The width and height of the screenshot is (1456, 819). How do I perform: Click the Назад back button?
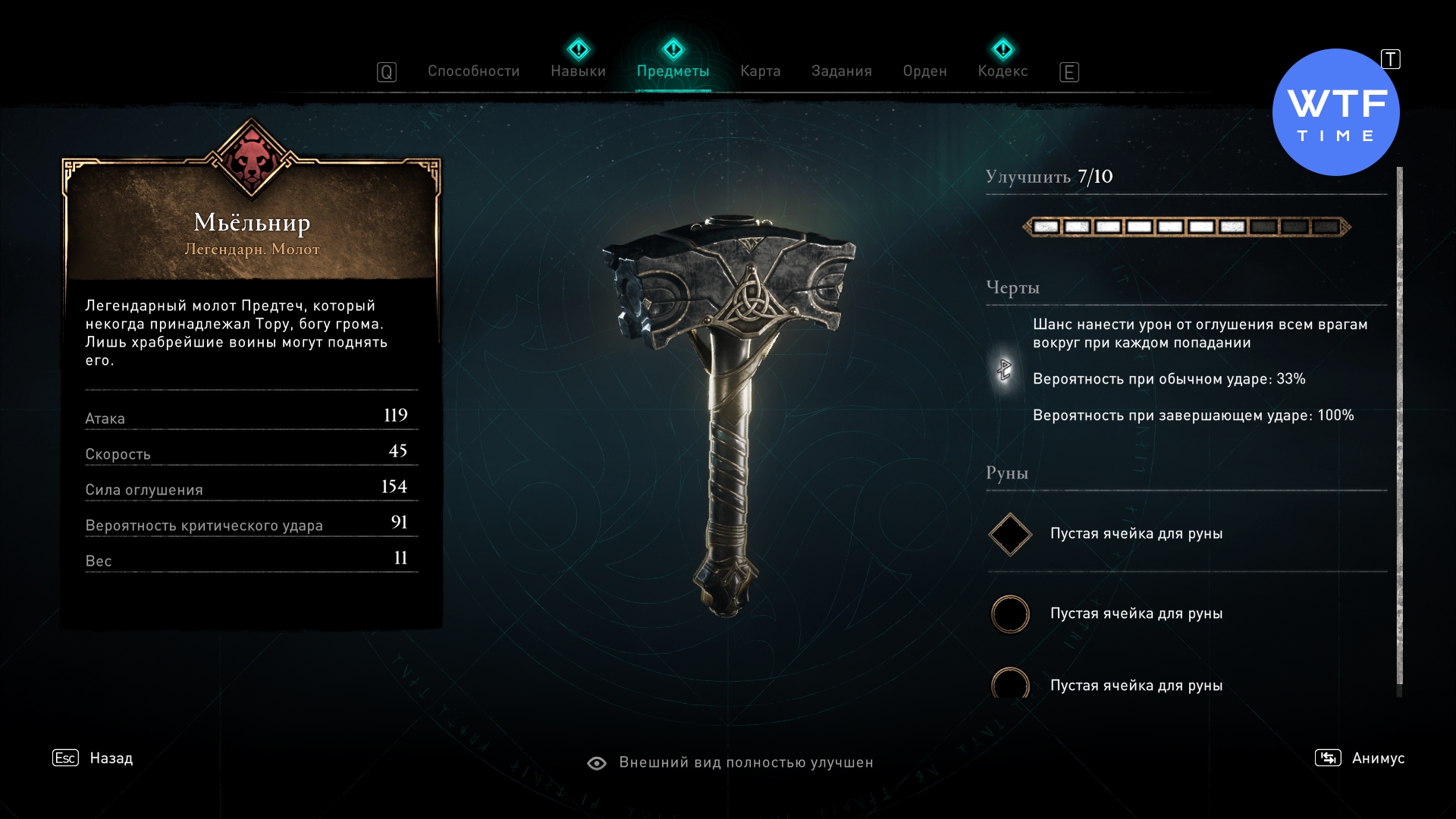[x=93, y=758]
